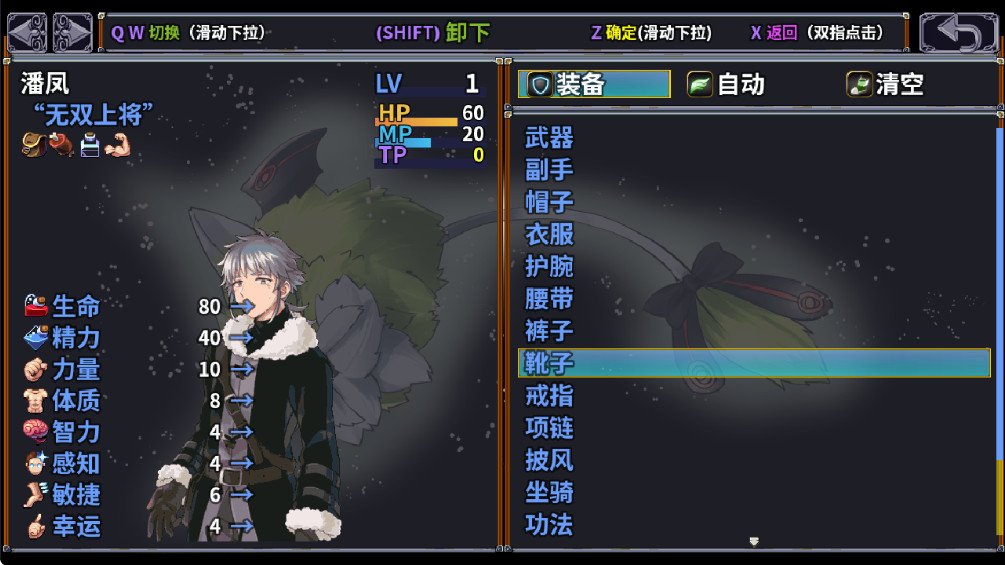Click the 清空 (Clear) equipment button
This screenshot has width=1005, height=565.
[x=886, y=85]
